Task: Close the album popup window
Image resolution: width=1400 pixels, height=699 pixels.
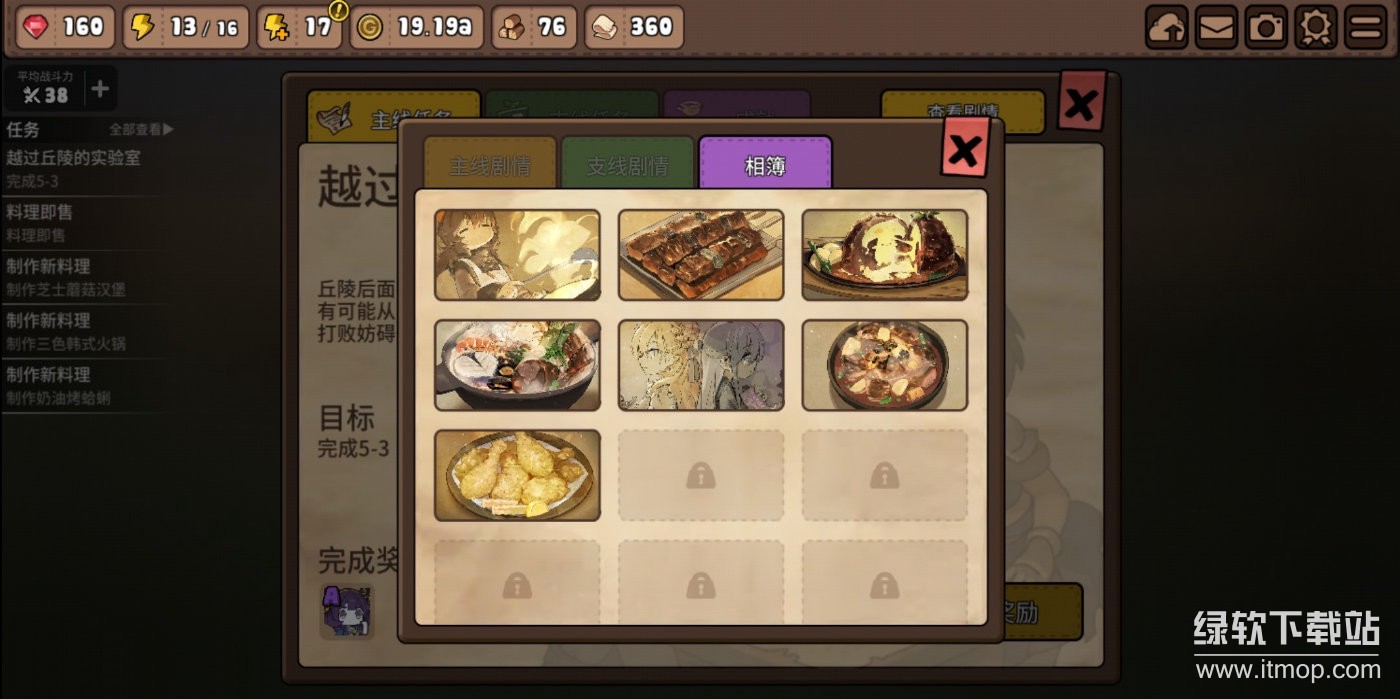Action: tap(964, 149)
